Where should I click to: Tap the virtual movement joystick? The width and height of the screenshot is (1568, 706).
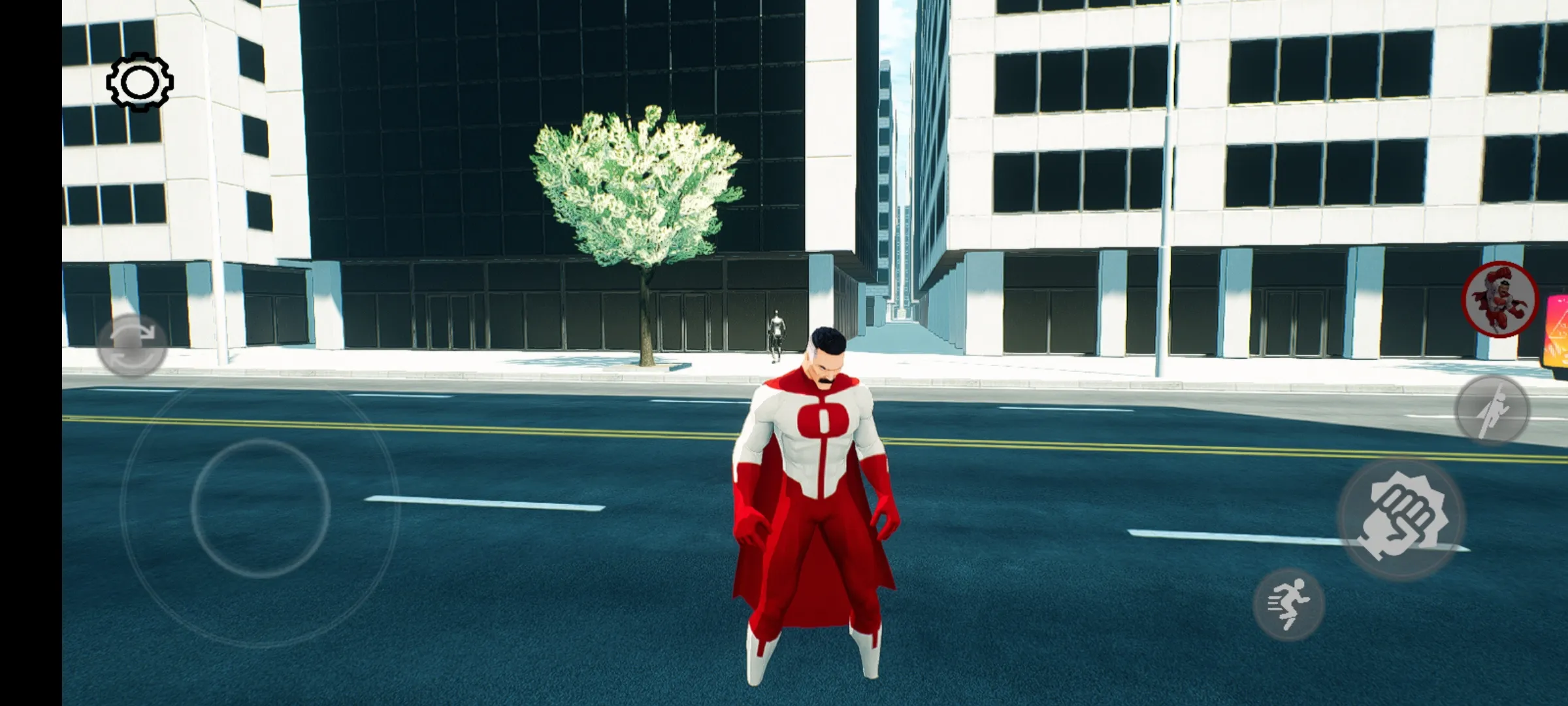(x=260, y=508)
